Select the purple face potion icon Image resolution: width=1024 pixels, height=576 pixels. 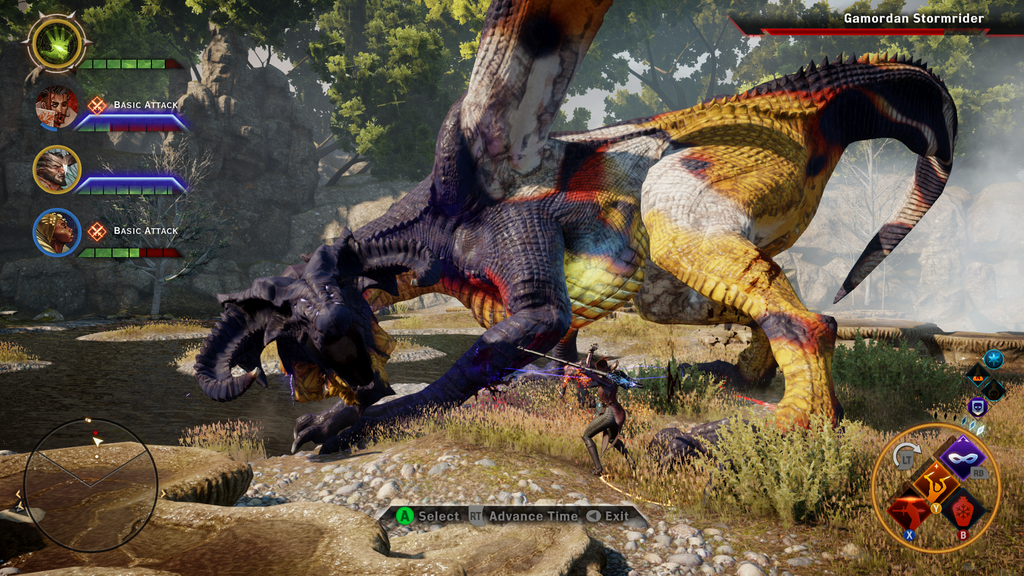(977, 407)
